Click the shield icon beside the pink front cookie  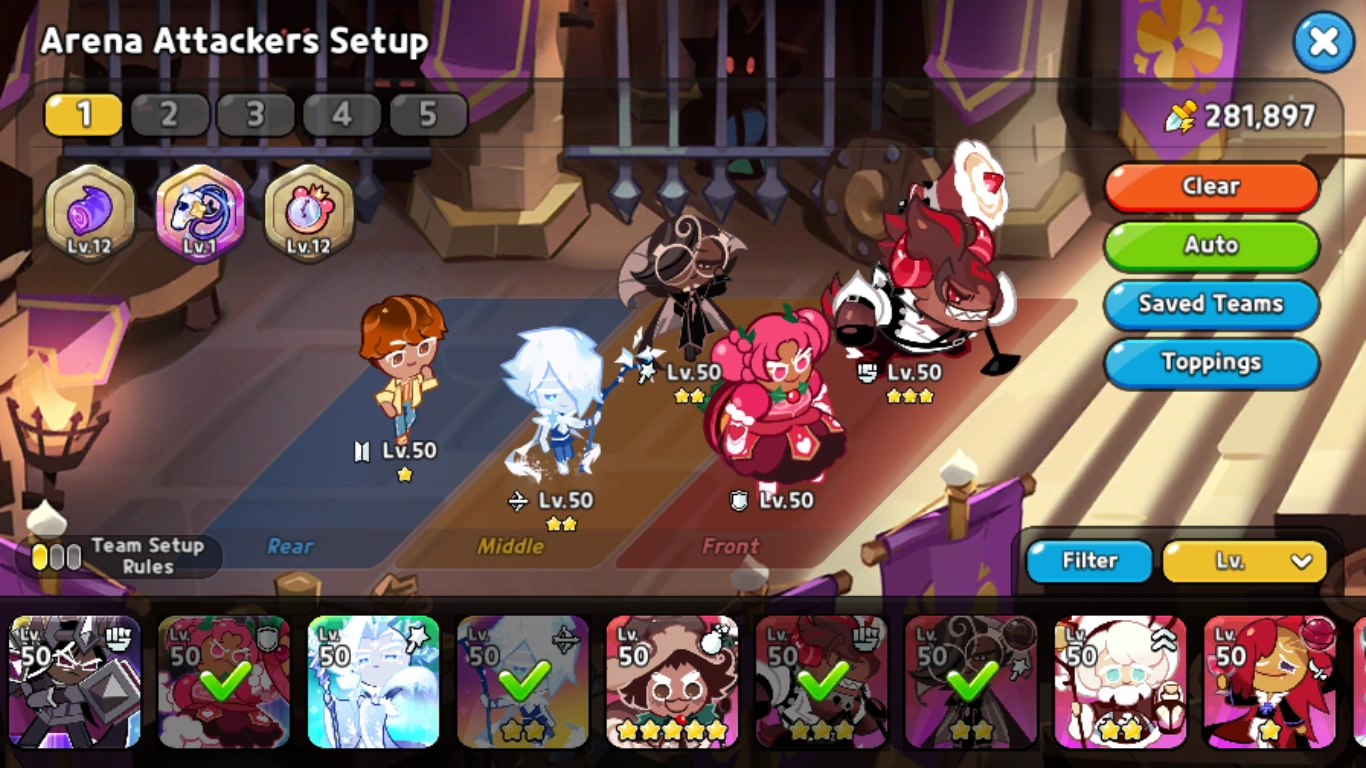coord(738,501)
